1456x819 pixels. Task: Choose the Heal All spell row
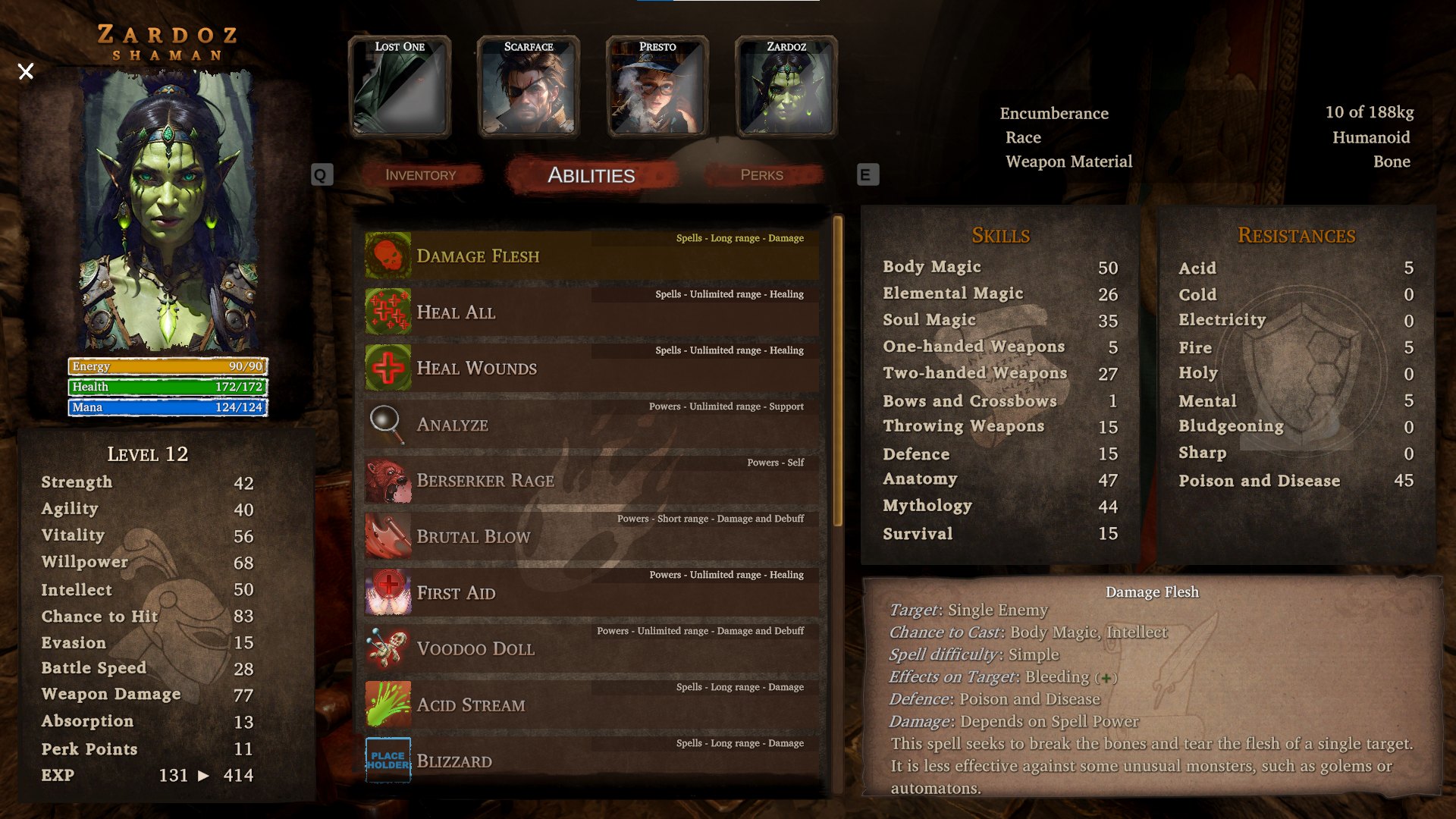[591, 312]
